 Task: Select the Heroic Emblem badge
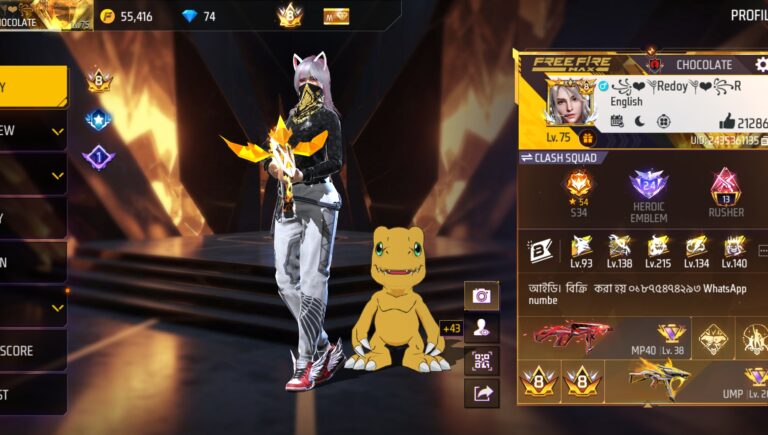coord(648,187)
